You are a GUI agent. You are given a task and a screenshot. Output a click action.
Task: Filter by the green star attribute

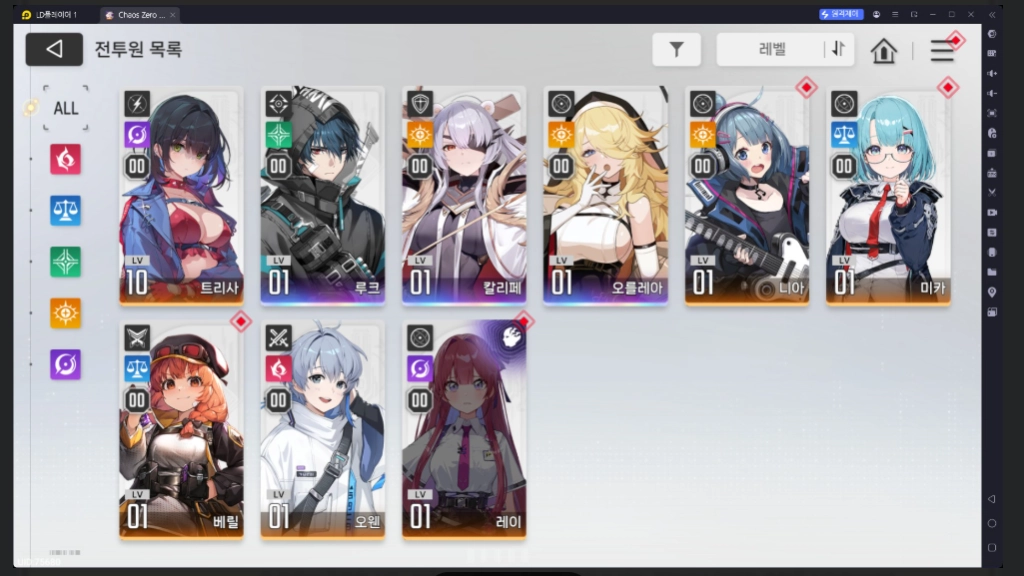(66, 262)
